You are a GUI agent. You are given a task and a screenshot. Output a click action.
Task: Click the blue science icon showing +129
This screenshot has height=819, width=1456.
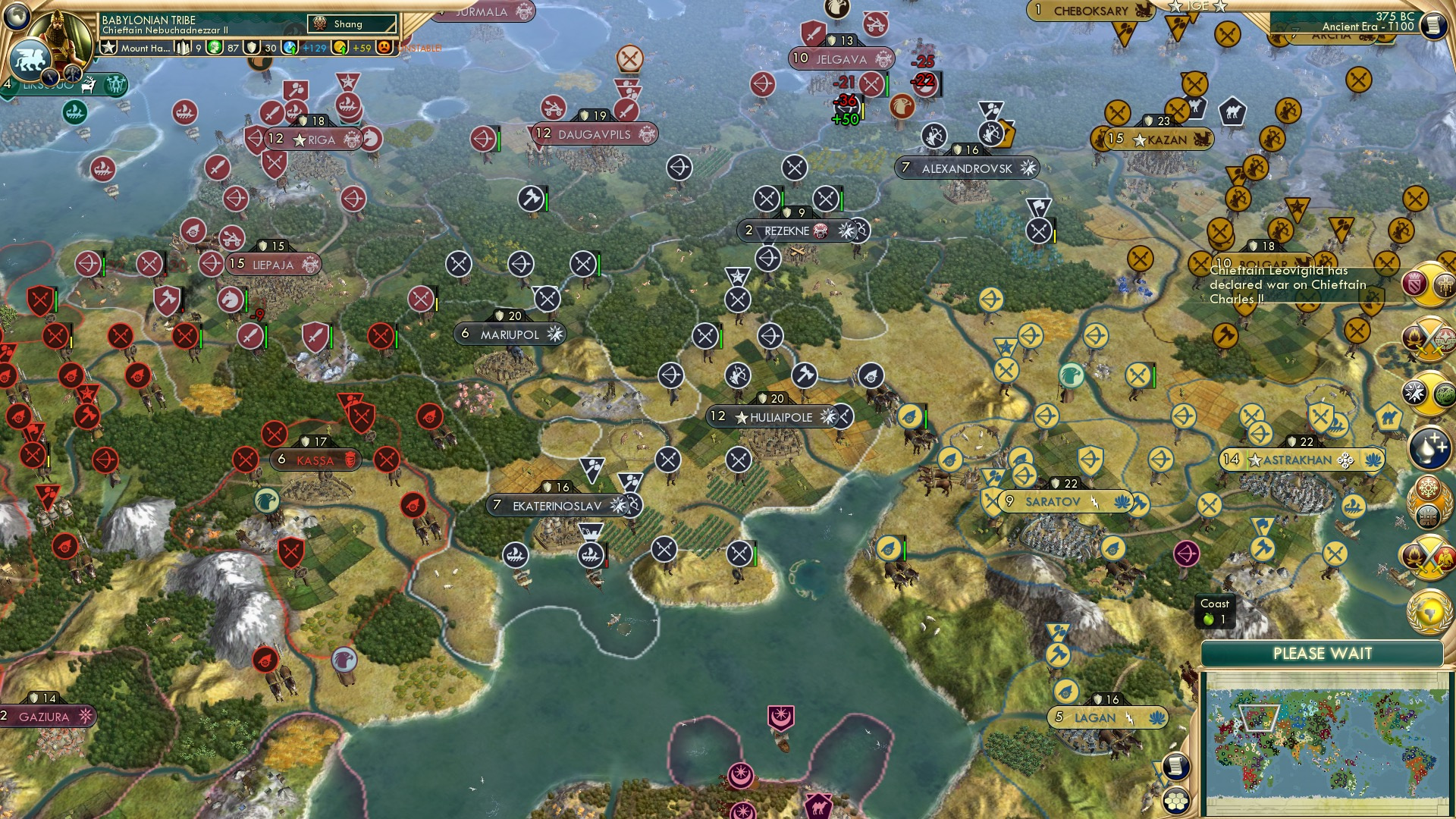tap(290, 47)
